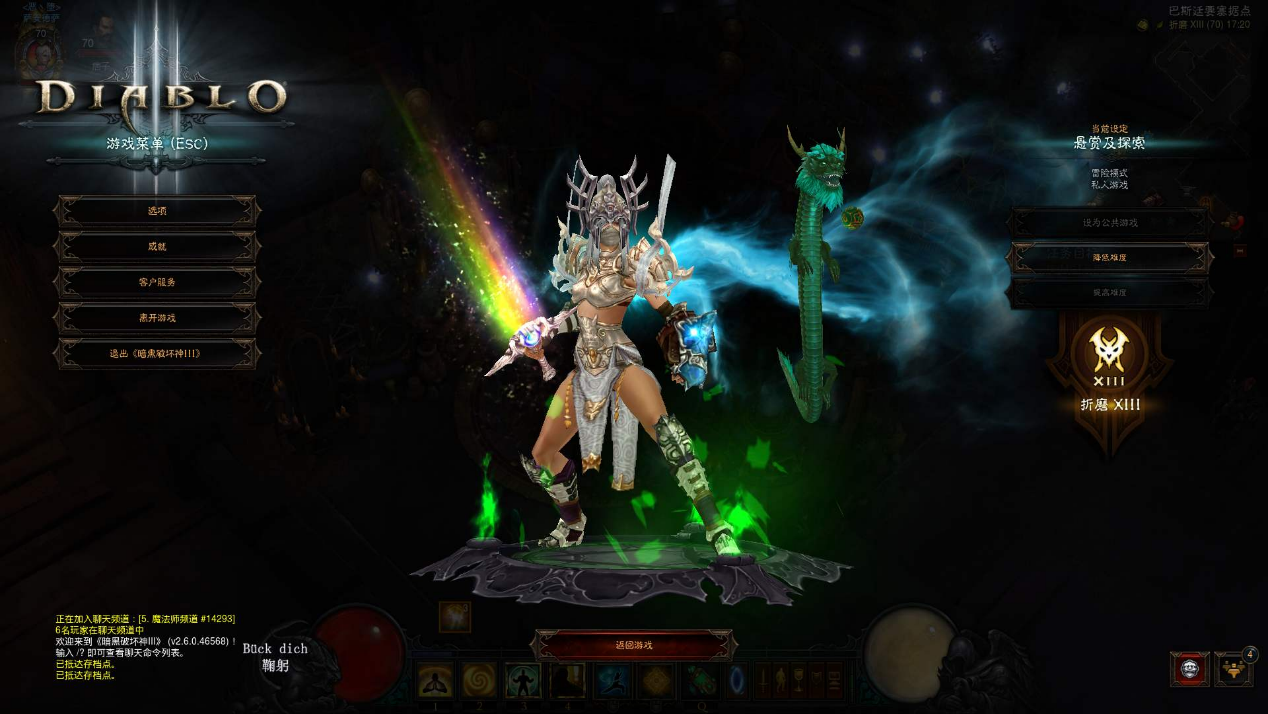Click the red 返回游戏 (Return to Game) button

[634, 646]
